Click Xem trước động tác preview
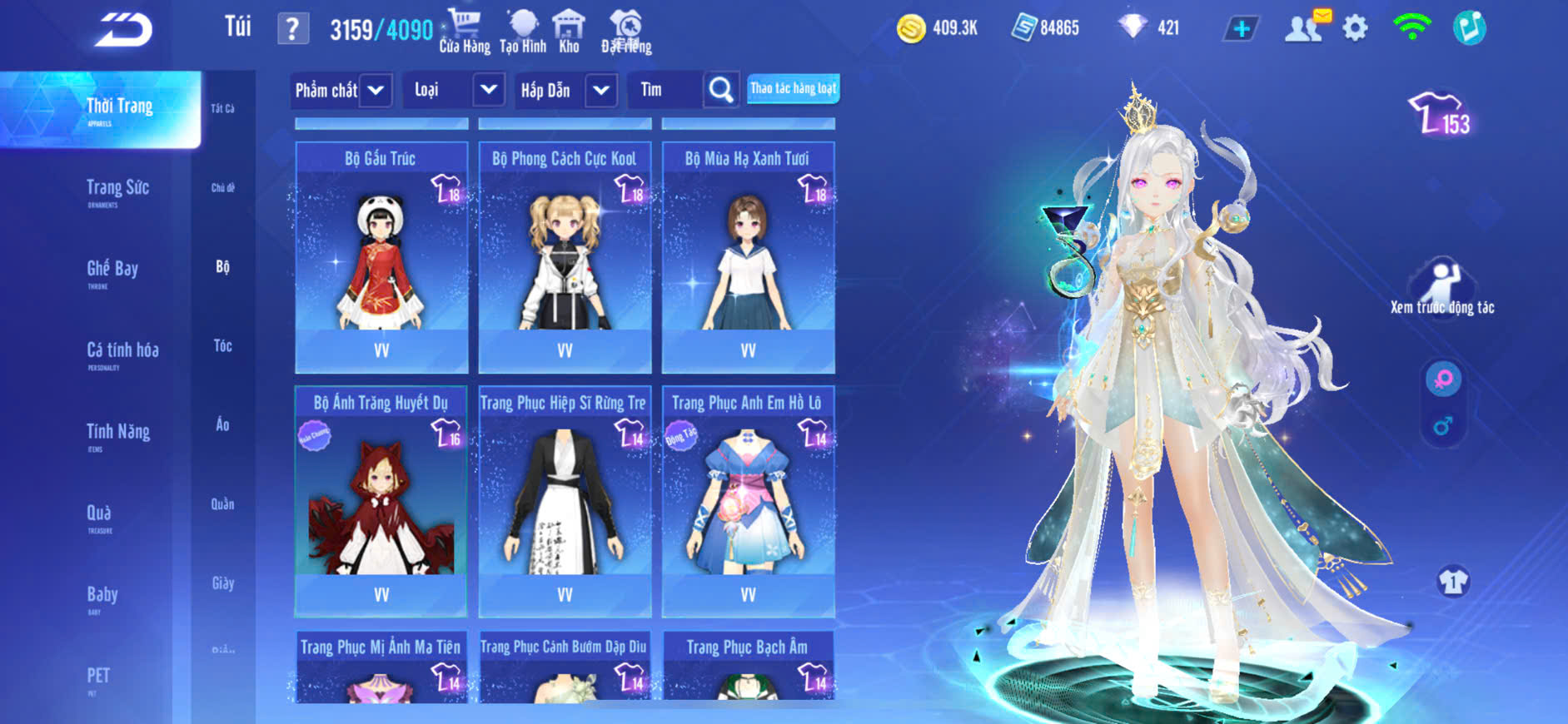 pyautogui.click(x=1441, y=288)
